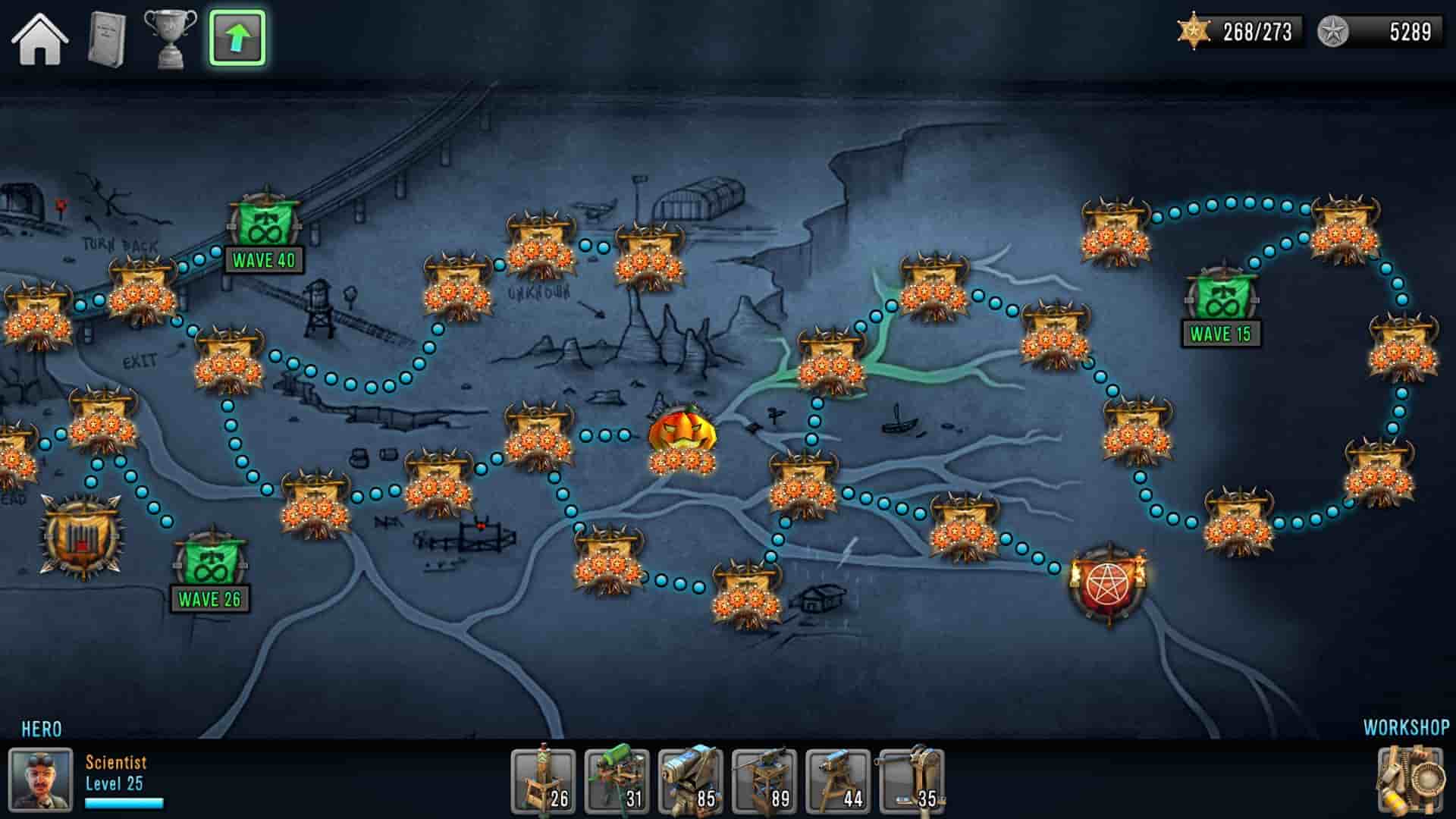The width and height of the screenshot is (1456, 819).
Task: Click the green upgrade arrow button
Action: (x=237, y=38)
